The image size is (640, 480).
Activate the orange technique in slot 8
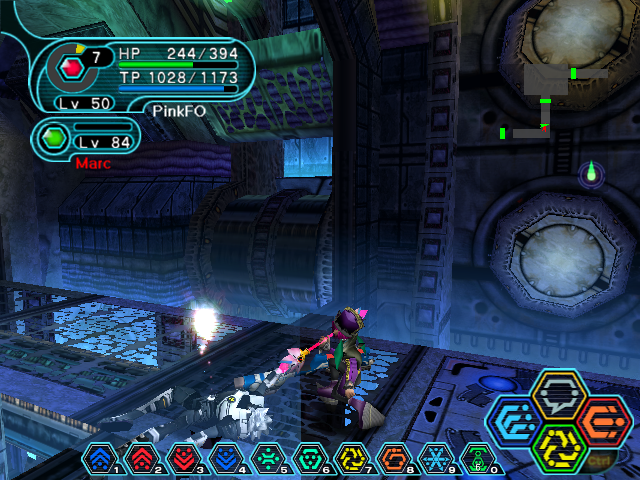coord(394,459)
